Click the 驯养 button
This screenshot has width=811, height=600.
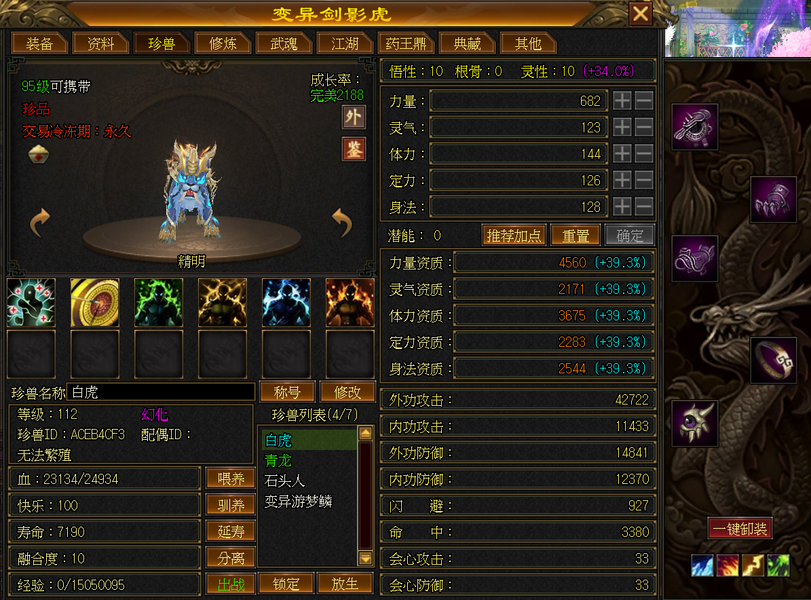click(x=231, y=505)
